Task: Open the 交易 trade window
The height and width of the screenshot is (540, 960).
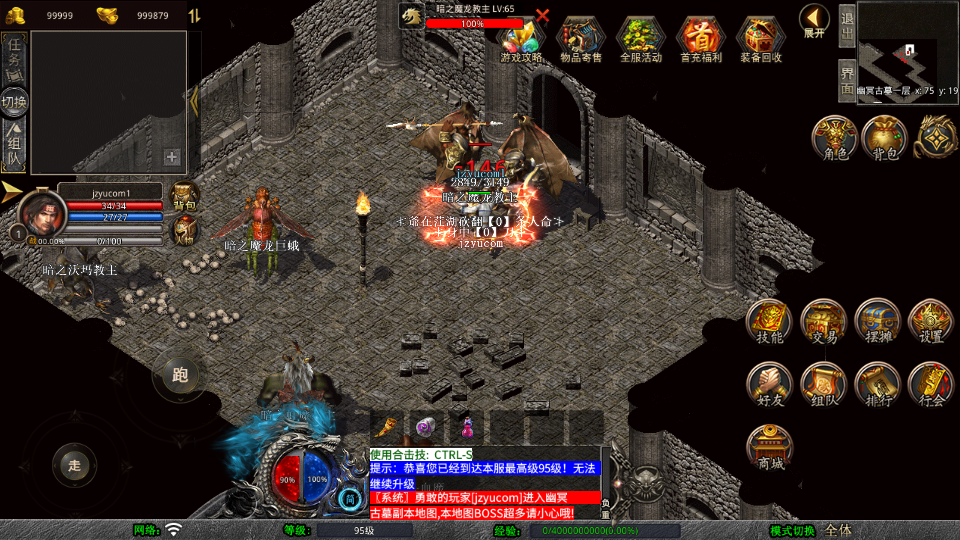Action: [x=823, y=322]
